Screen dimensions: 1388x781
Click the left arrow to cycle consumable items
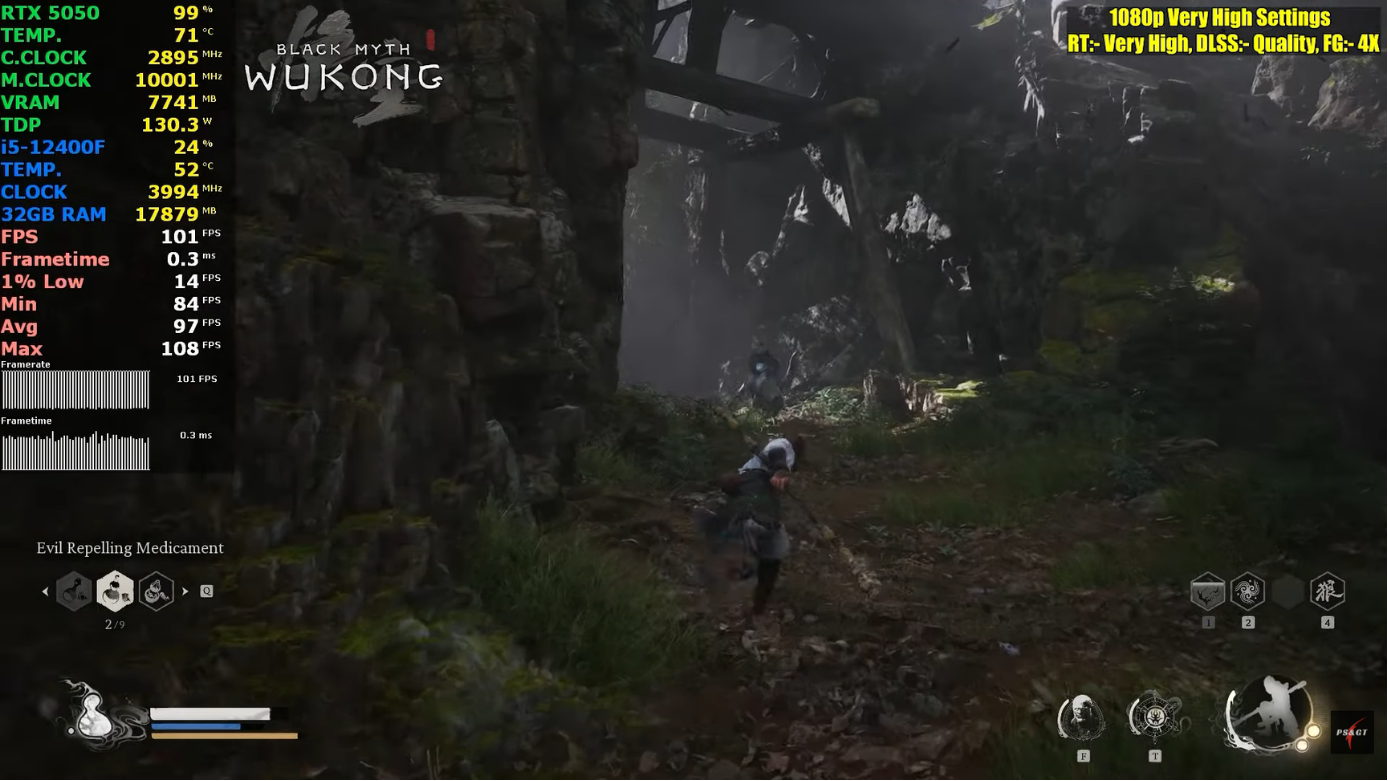tap(44, 591)
